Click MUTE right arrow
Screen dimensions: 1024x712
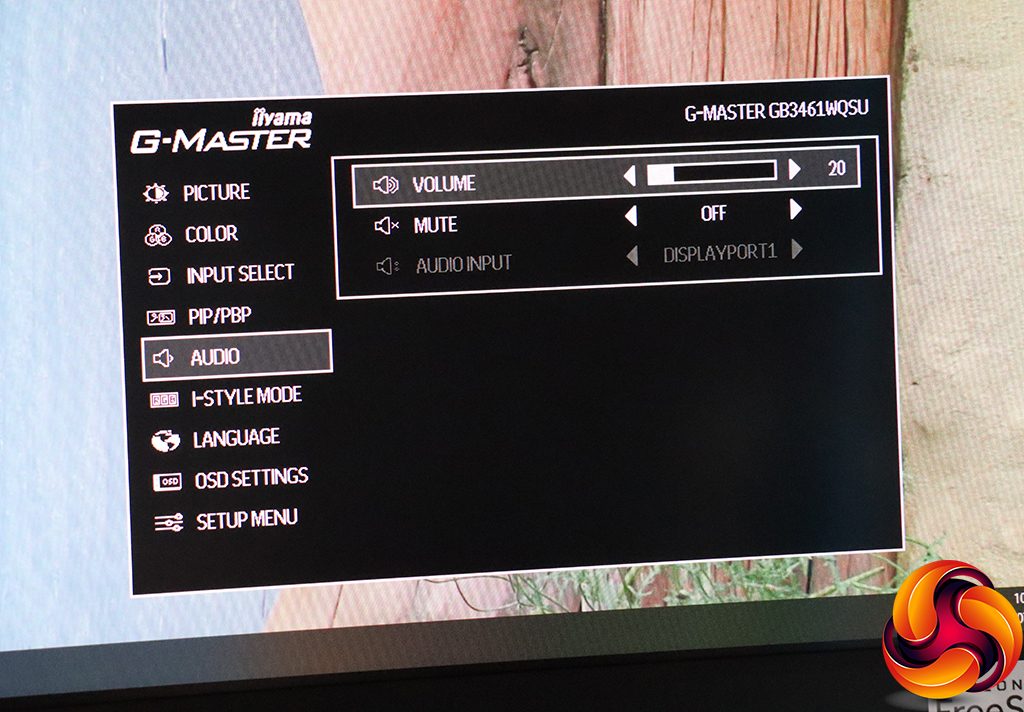pyautogui.click(x=796, y=210)
